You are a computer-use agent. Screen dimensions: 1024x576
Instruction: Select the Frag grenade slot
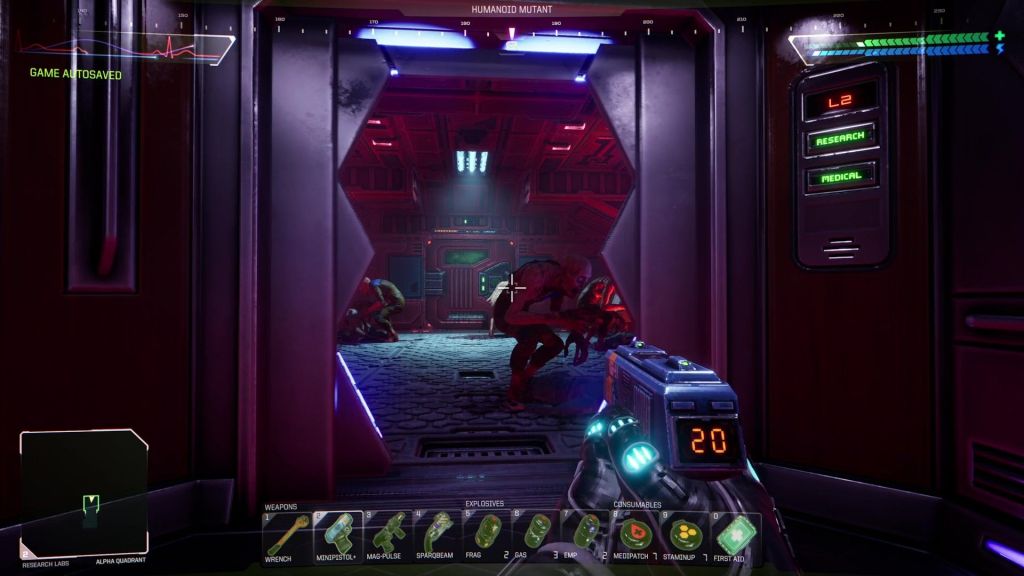tap(487, 535)
